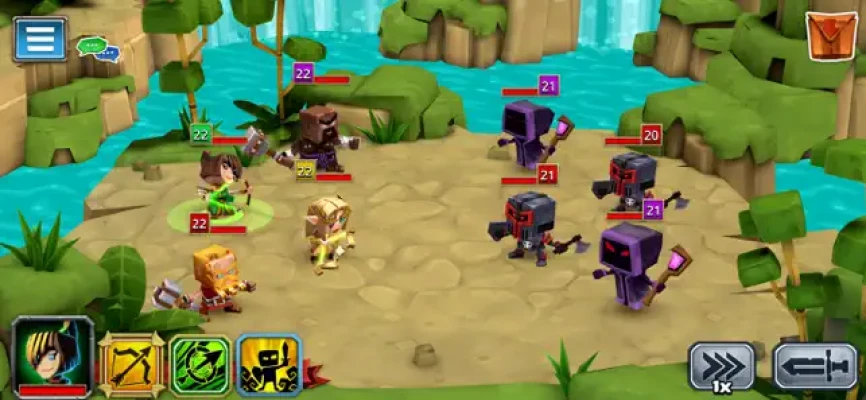Select the green-hooded archer hero portrait

click(x=52, y=357)
